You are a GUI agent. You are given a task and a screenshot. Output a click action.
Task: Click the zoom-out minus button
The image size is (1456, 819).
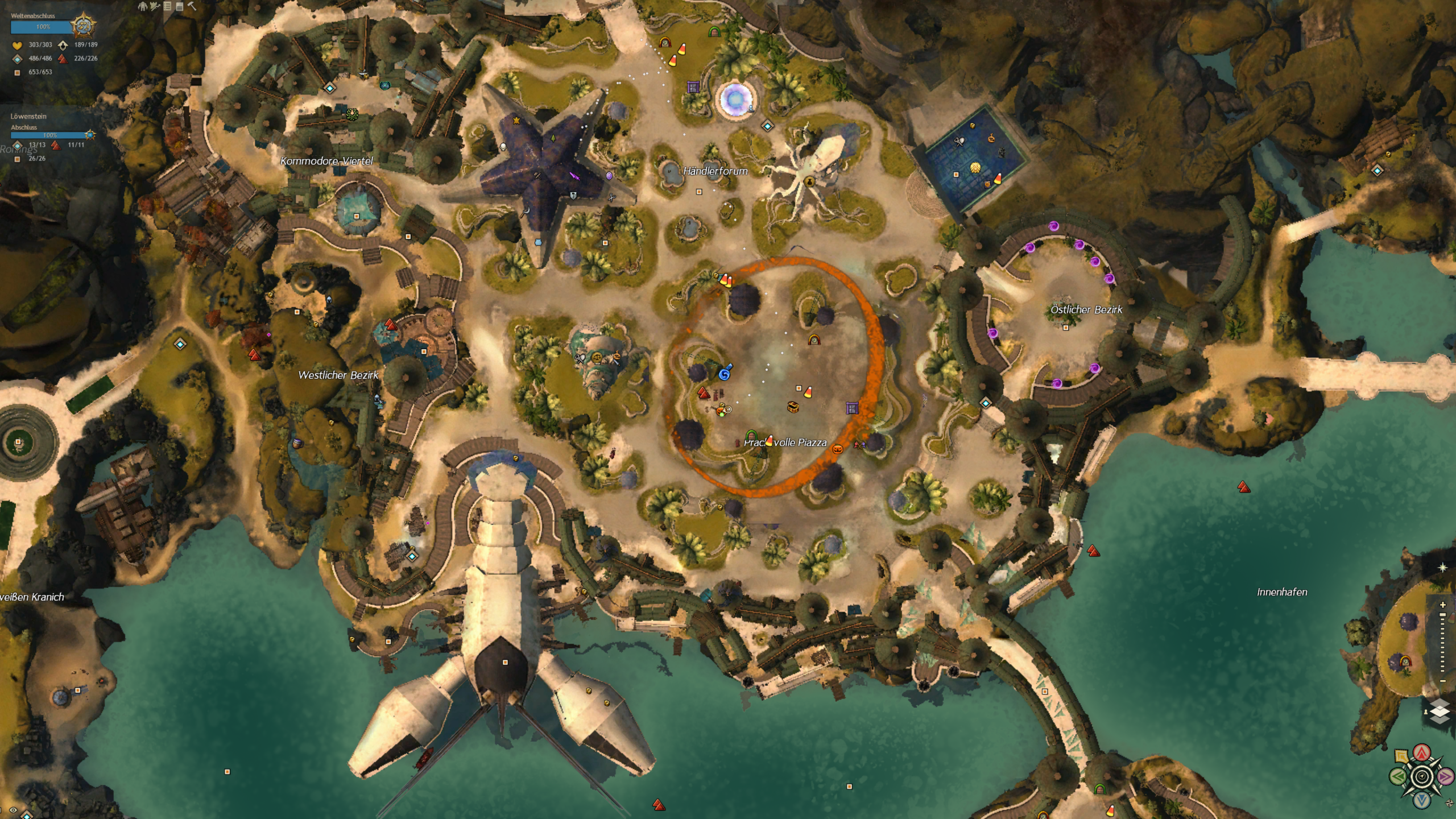(x=1442, y=681)
